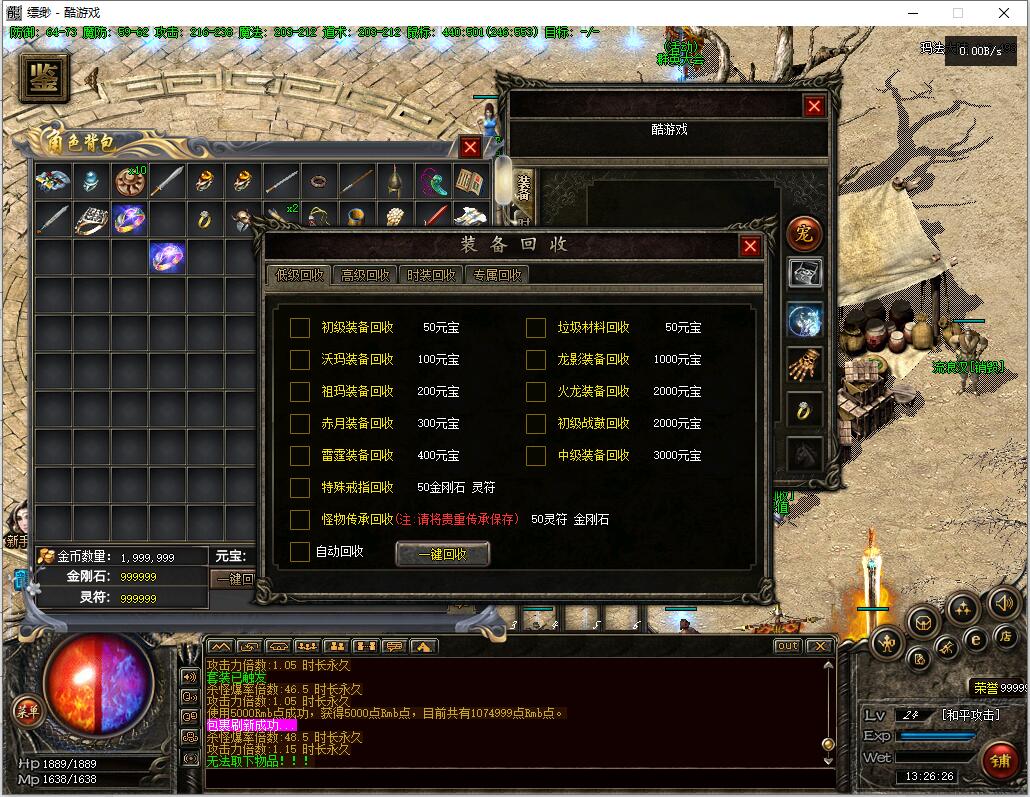Select the 低级回收 tab
The image size is (1030, 797).
pos(299,275)
